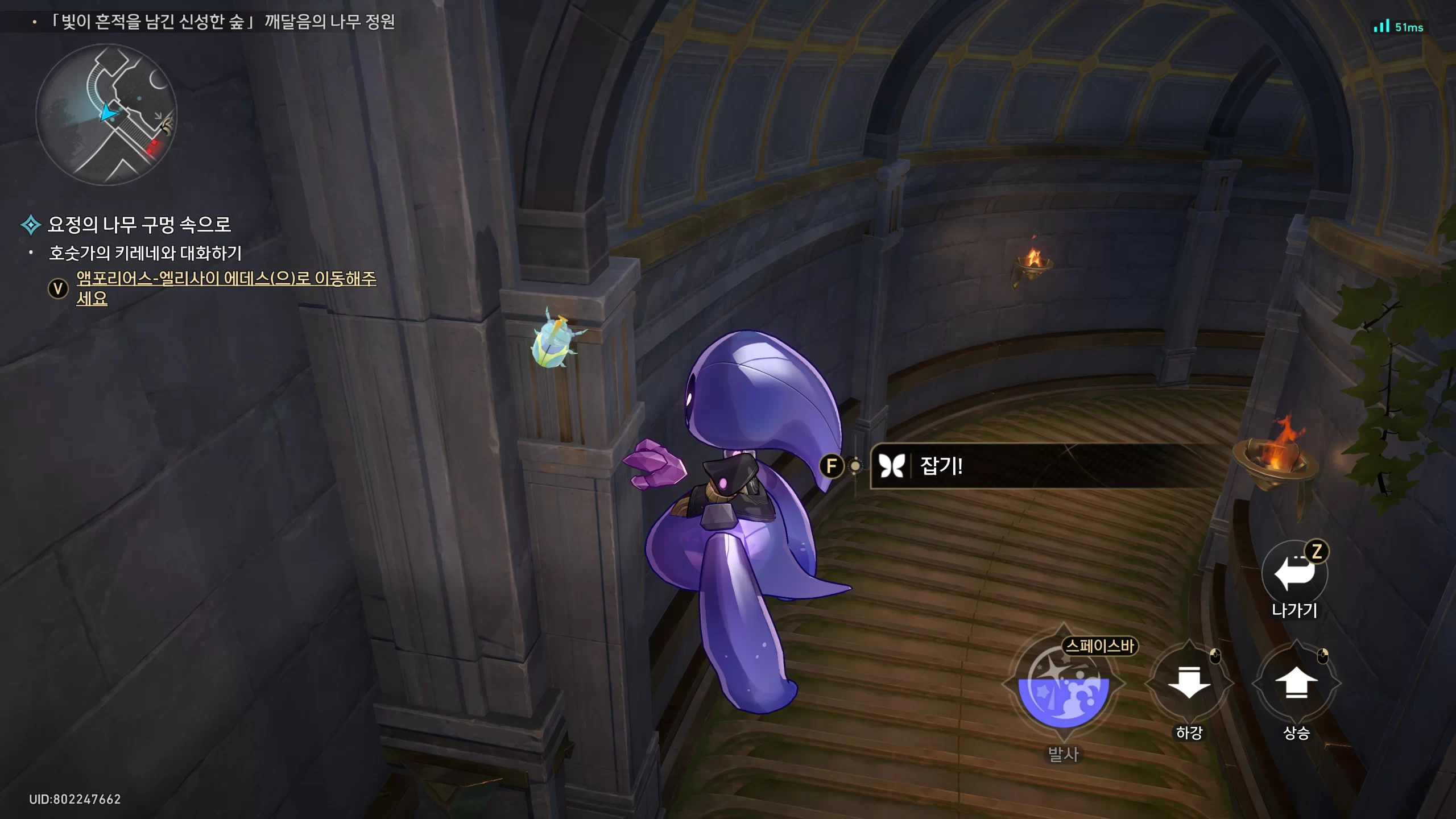Tap the 상승 ascend arrow button
Image resolution: width=1456 pixels, height=819 pixels.
point(1296,682)
